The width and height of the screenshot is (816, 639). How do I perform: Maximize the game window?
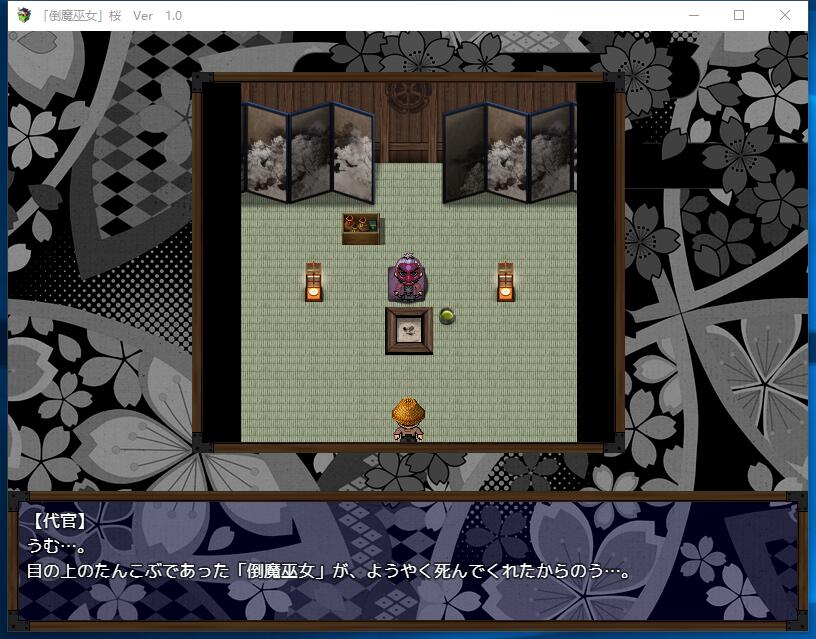740,15
